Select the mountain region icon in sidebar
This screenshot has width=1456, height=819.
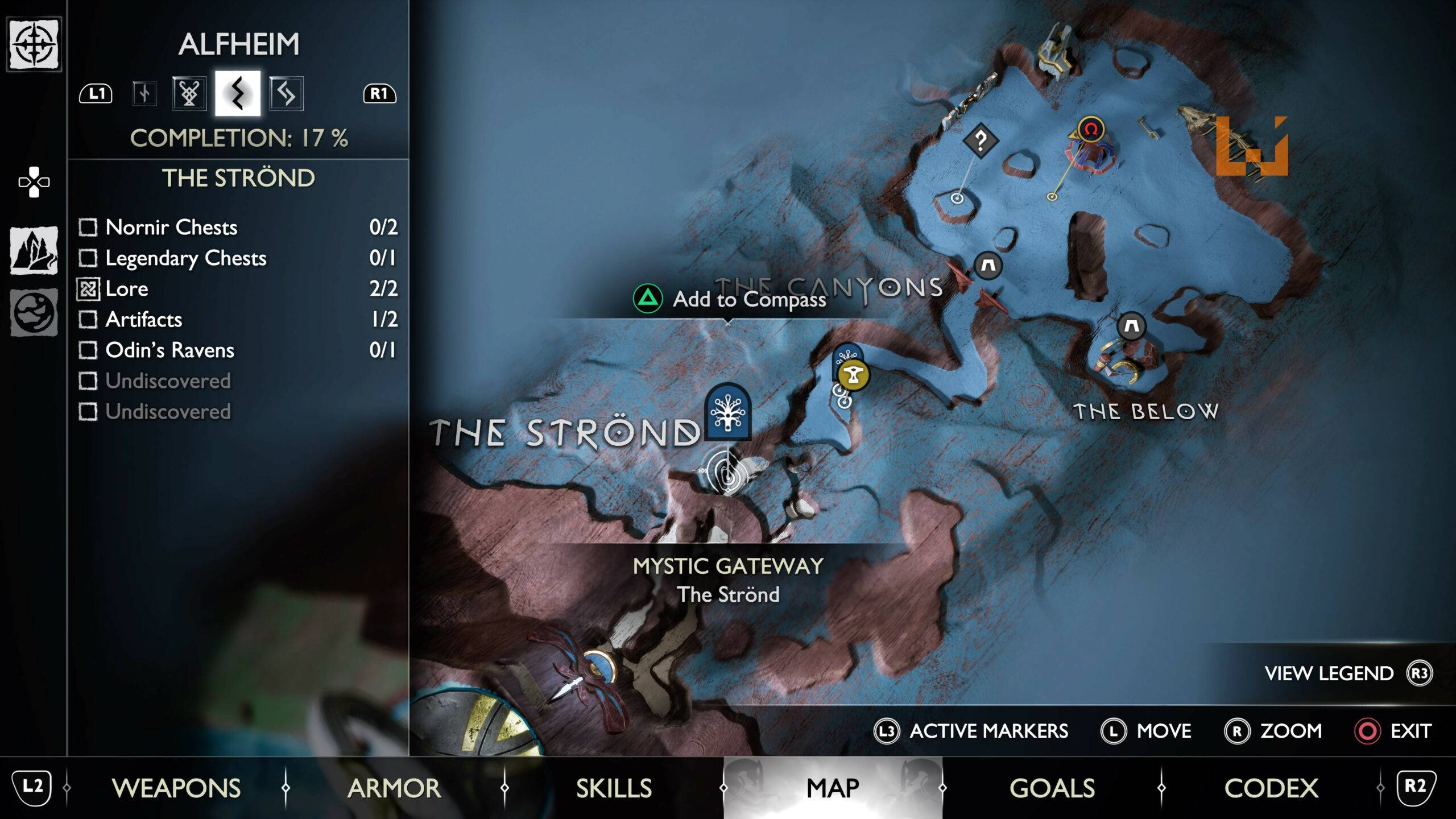coord(34,250)
